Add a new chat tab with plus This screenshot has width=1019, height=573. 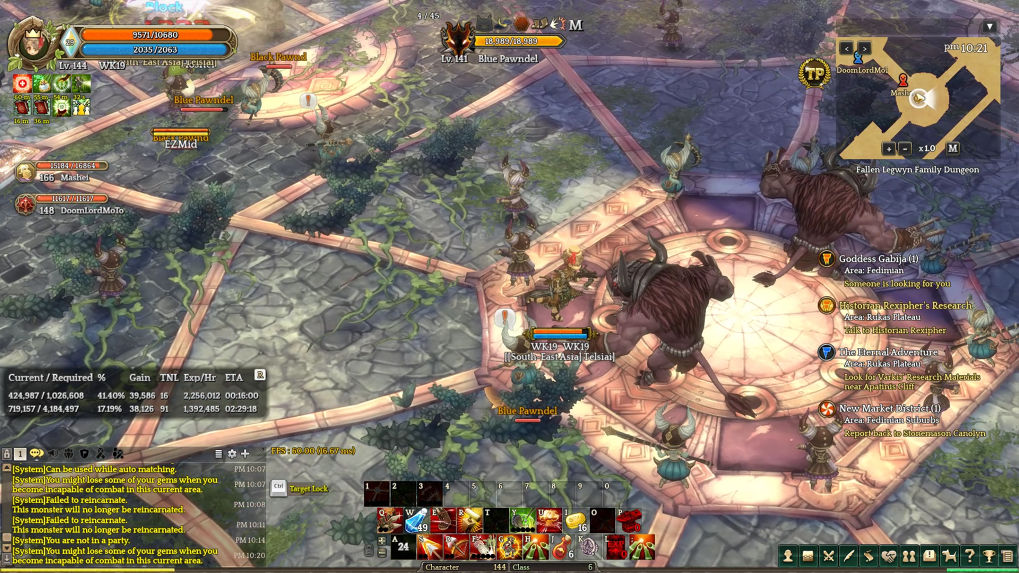246,454
